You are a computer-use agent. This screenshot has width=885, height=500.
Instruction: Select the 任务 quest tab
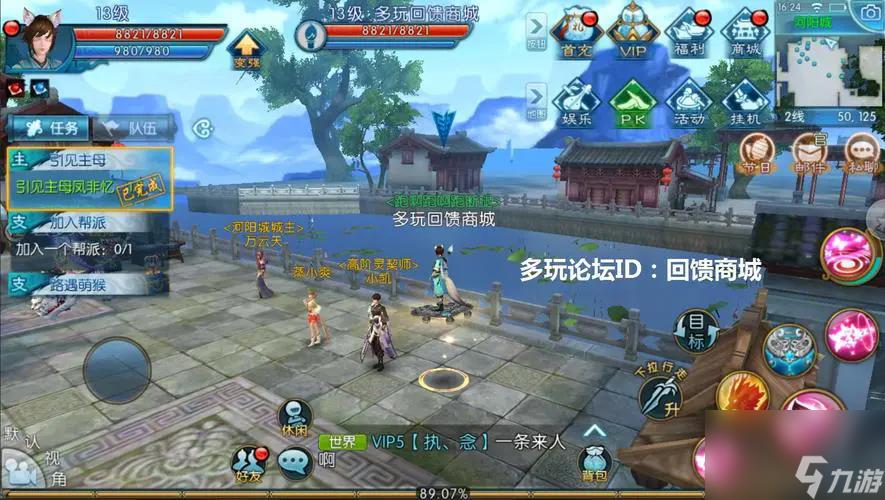pyautogui.click(x=51, y=128)
